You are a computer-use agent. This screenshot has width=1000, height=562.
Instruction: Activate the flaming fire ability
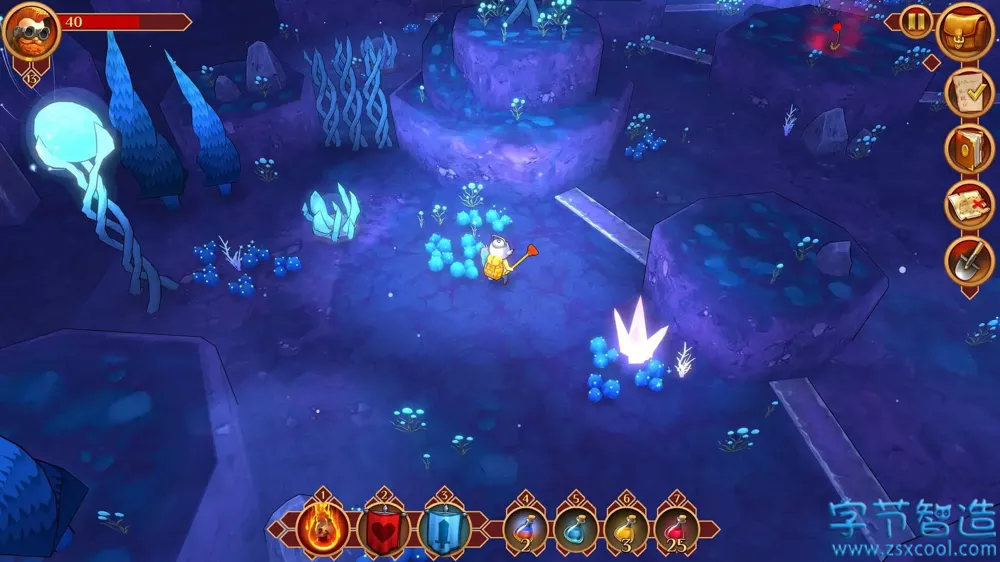coord(323,529)
